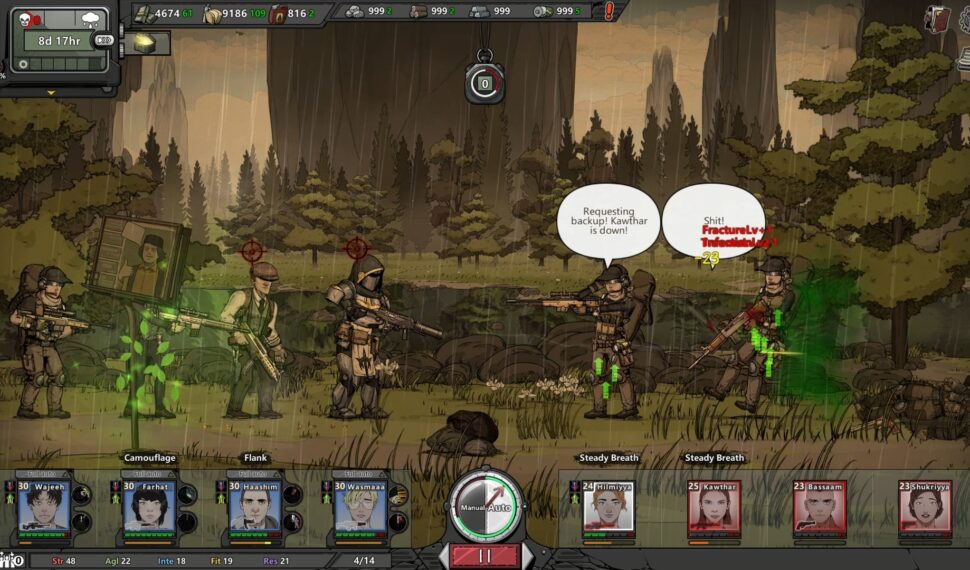The height and width of the screenshot is (570, 970).
Task: Target enemy Kawthar's portrait
Action: coord(714,509)
